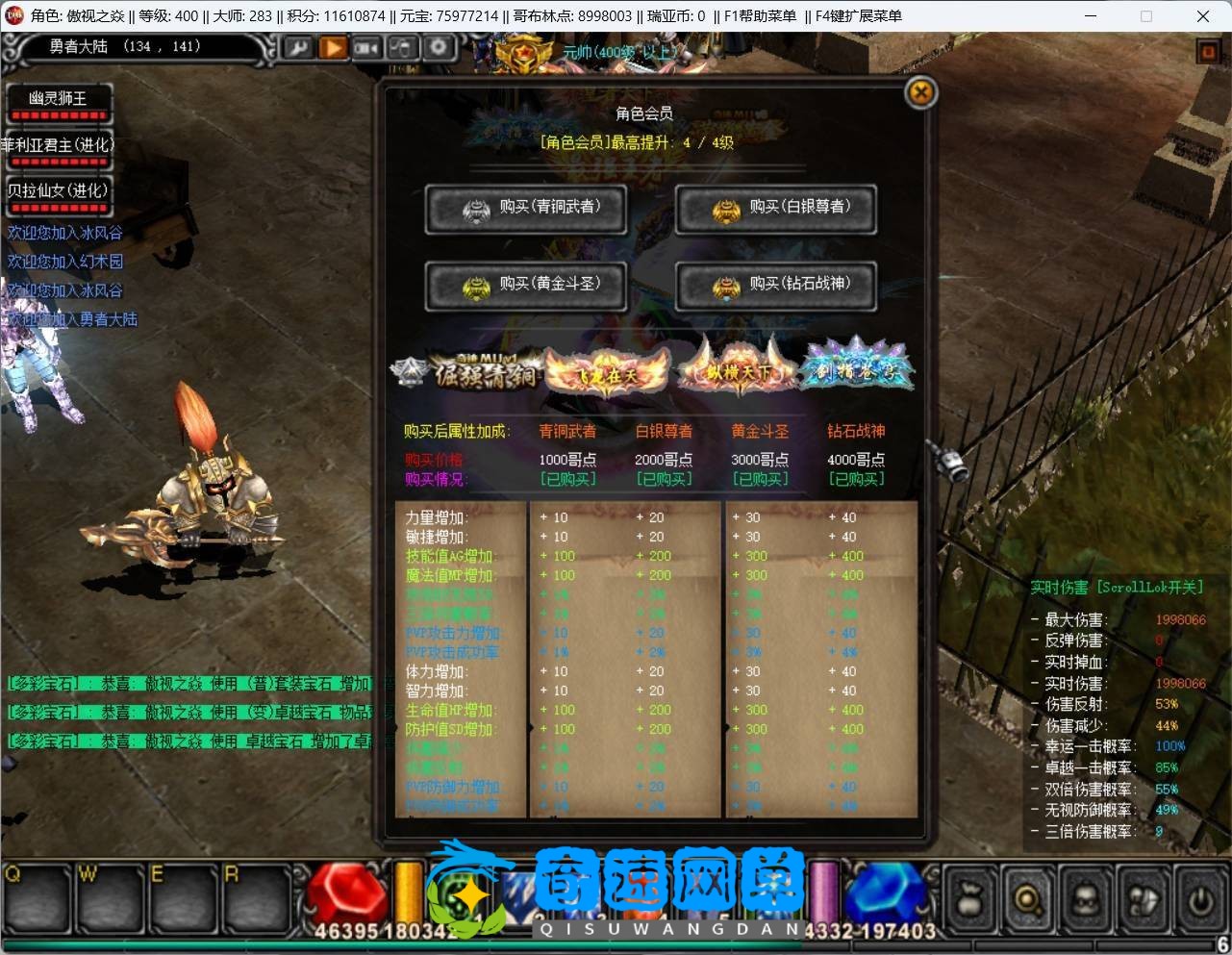Viewport: 1232px width, 955px height.
Task: Click the power button icon
Action: click(1199, 900)
